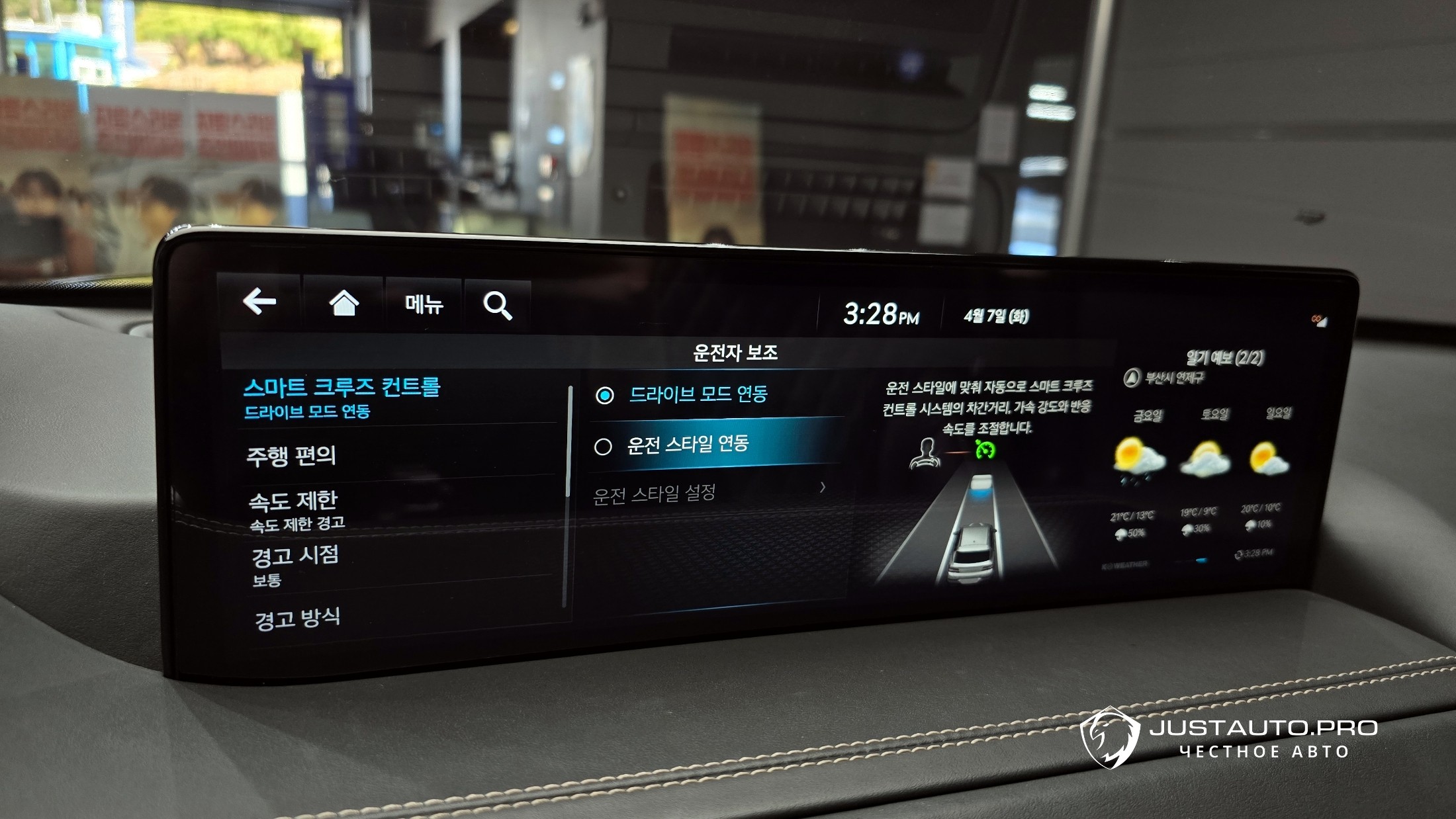This screenshot has height=819, width=1456.
Task: Select 스마트 크루즈 컨트롤 section
Action: coord(341,397)
